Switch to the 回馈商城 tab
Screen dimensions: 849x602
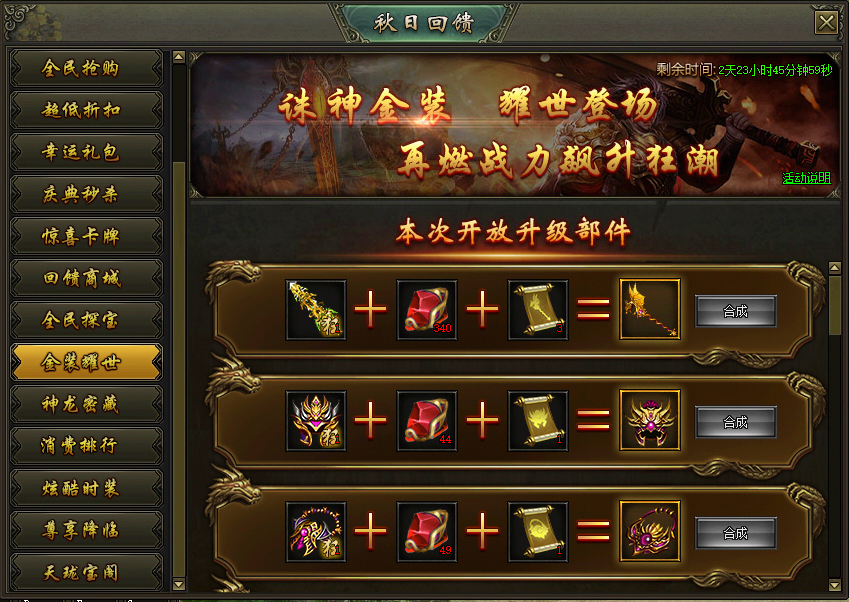click(x=85, y=278)
